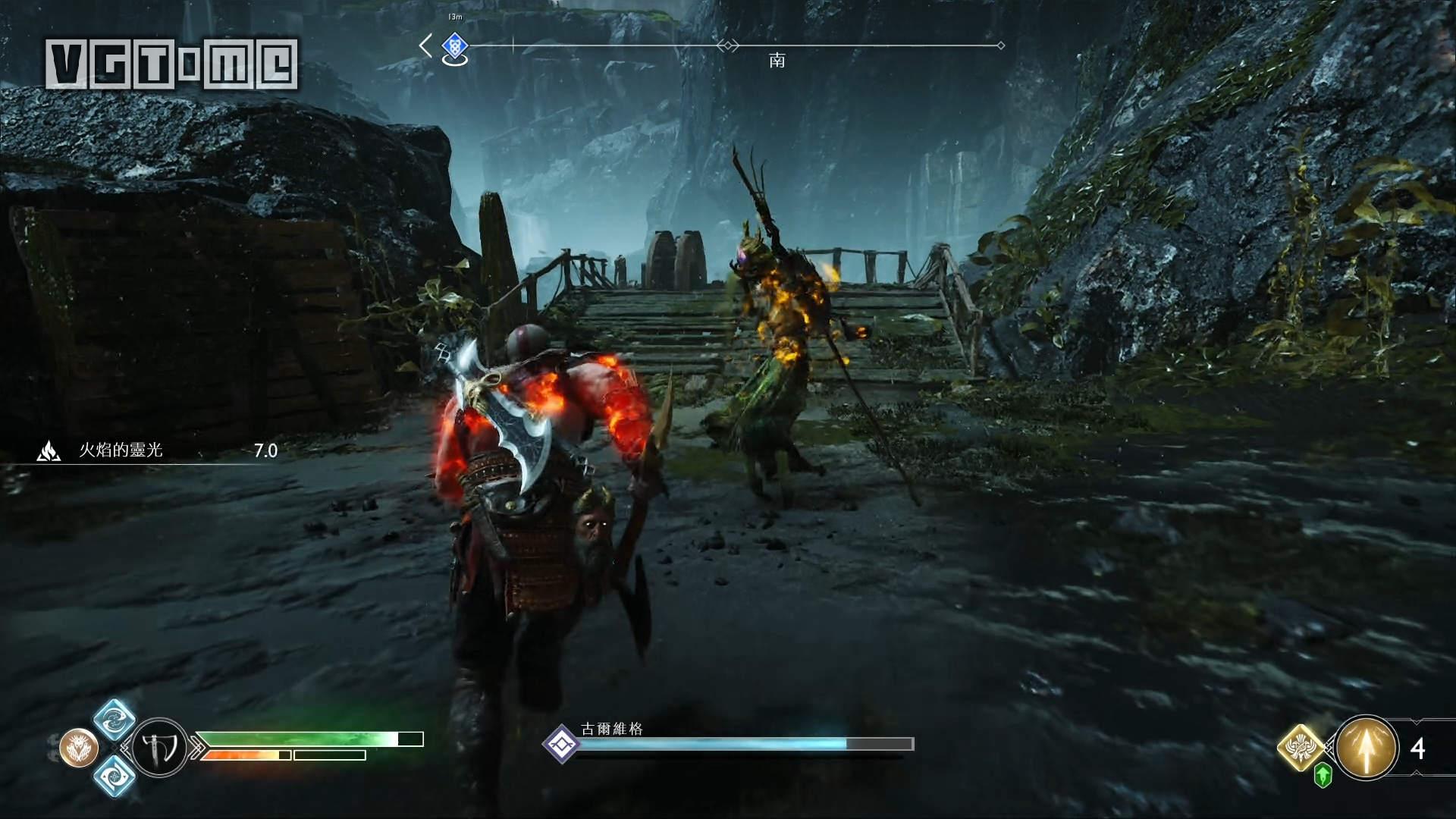Click the purple diamond enemy marker

[x=562, y=744]
